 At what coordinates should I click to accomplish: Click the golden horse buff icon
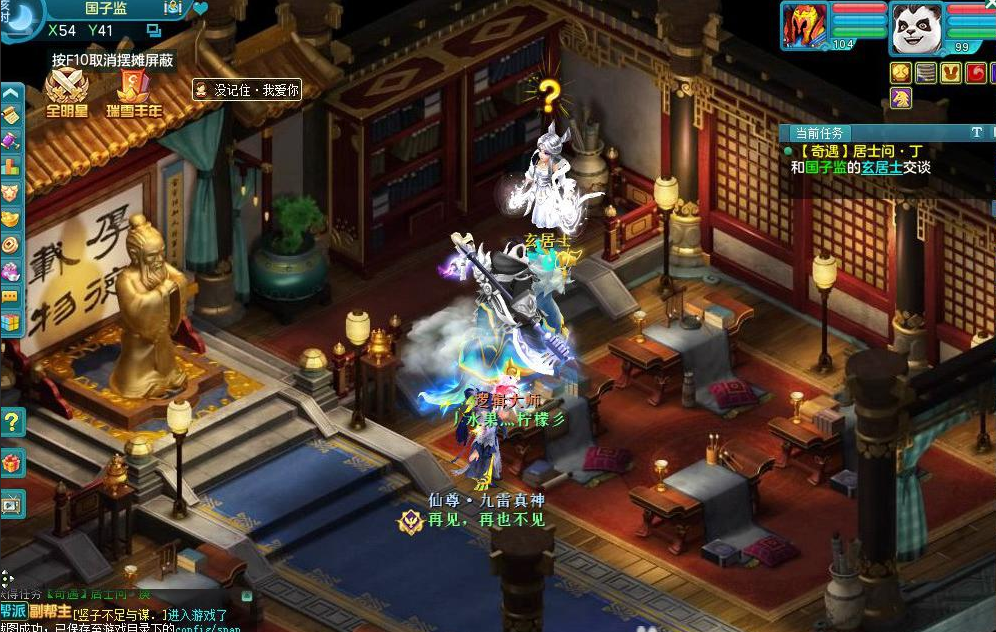pos(902,97)
